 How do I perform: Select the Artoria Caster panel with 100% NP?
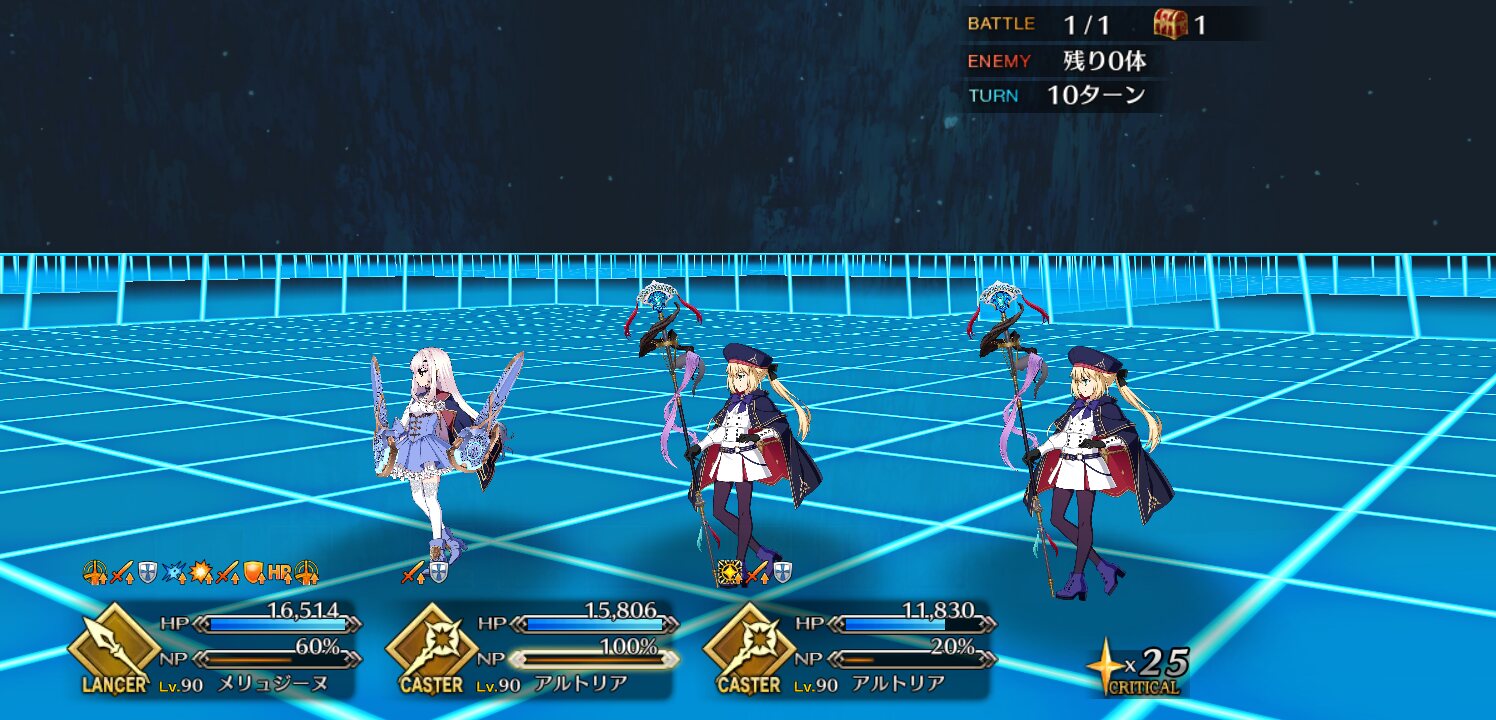[532, 648]
